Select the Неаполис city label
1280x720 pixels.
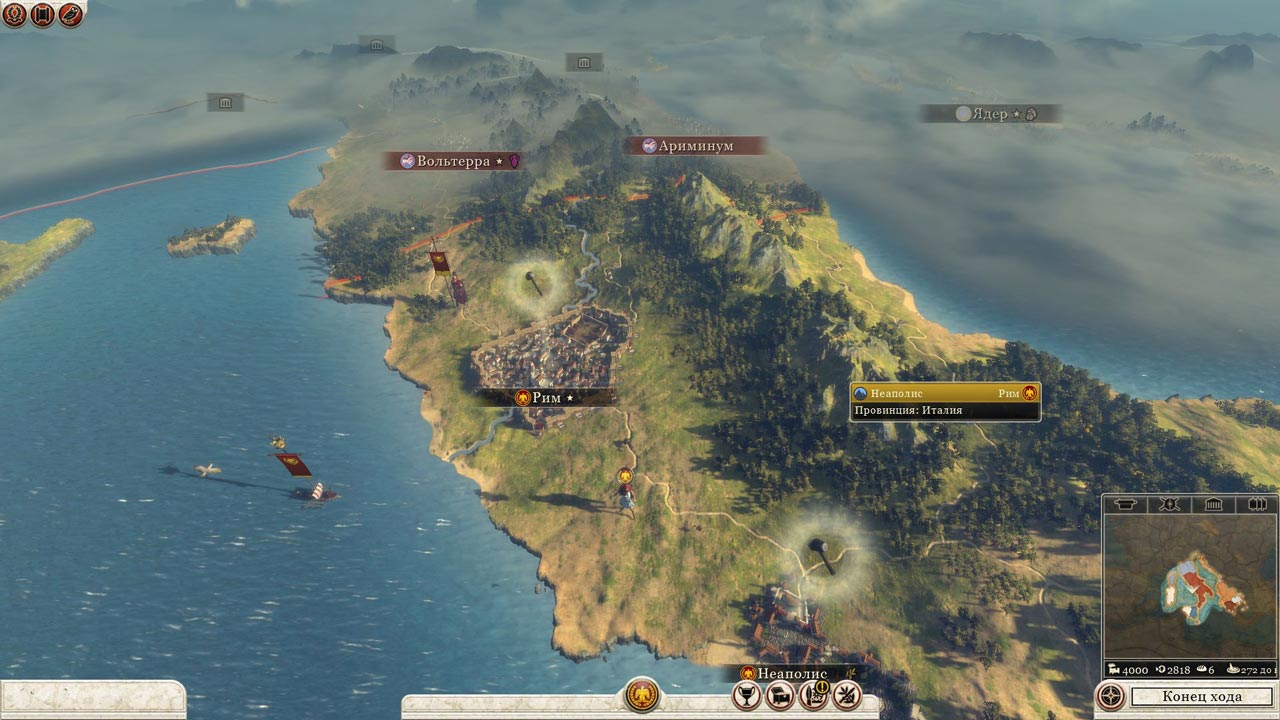(x=792, y=673)
